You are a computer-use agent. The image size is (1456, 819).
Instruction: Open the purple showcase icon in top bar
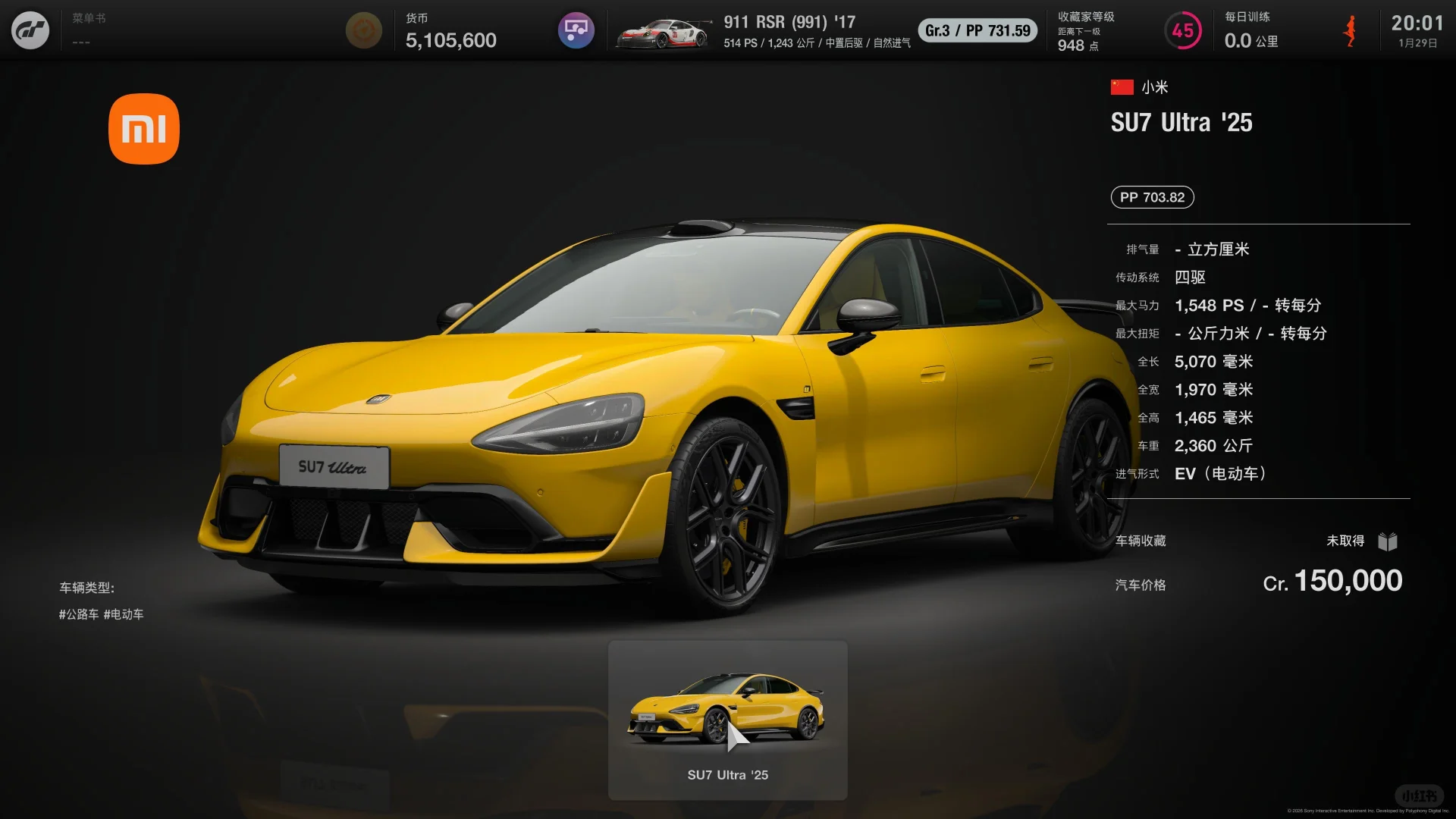(576, 31)
